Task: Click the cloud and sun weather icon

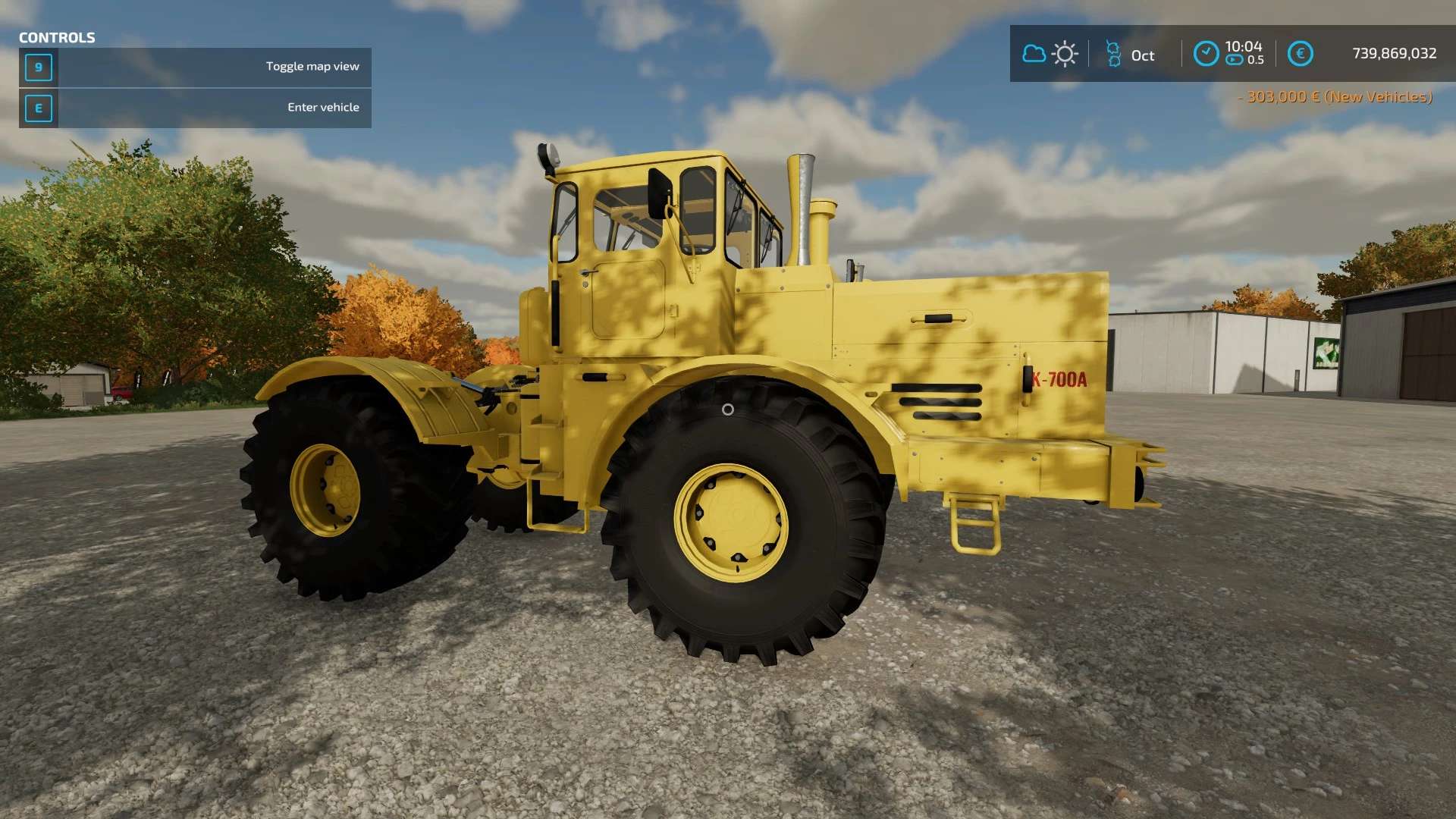Action: click(1050, 54)
